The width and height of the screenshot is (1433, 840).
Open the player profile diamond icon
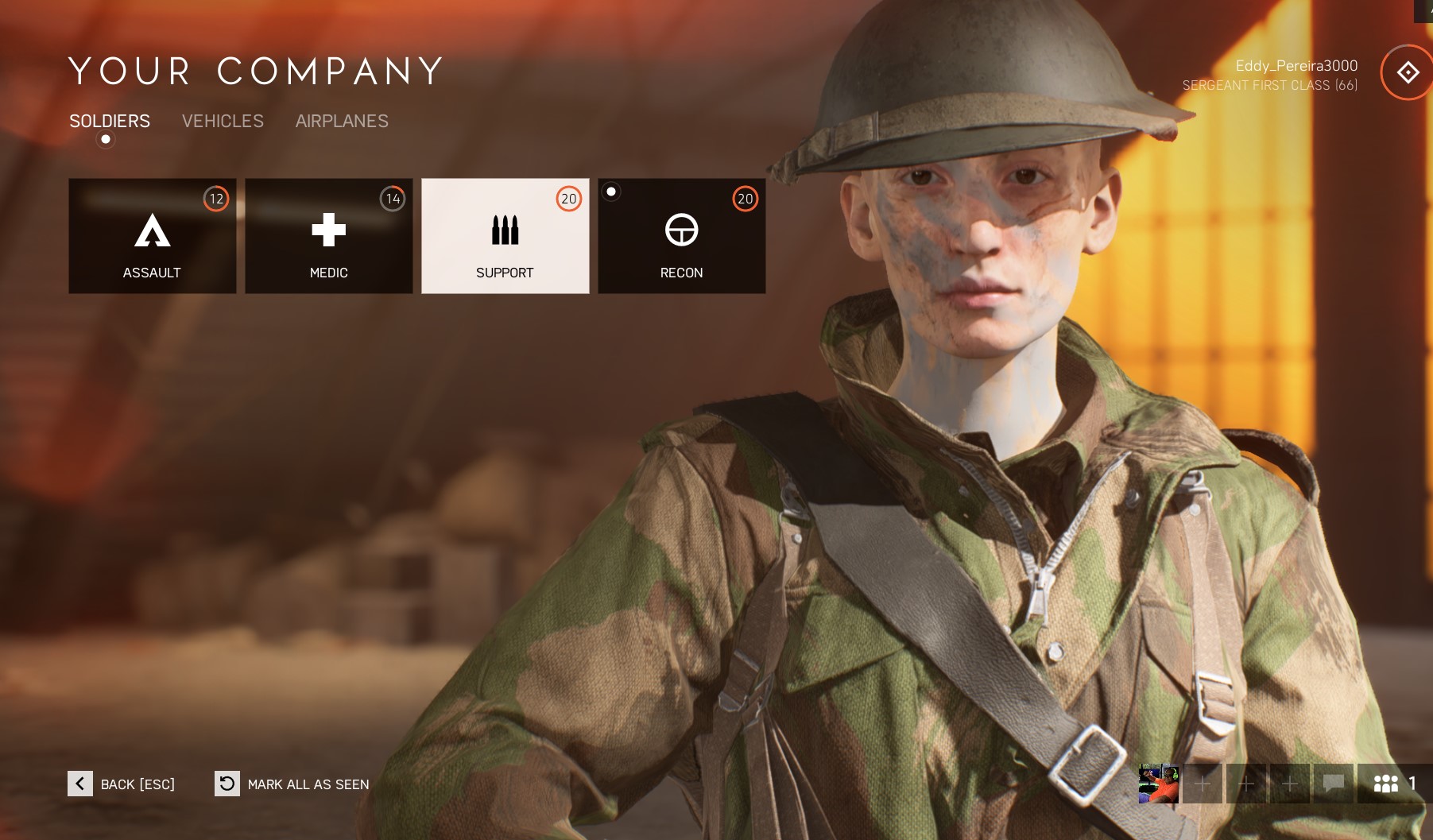1408,72
